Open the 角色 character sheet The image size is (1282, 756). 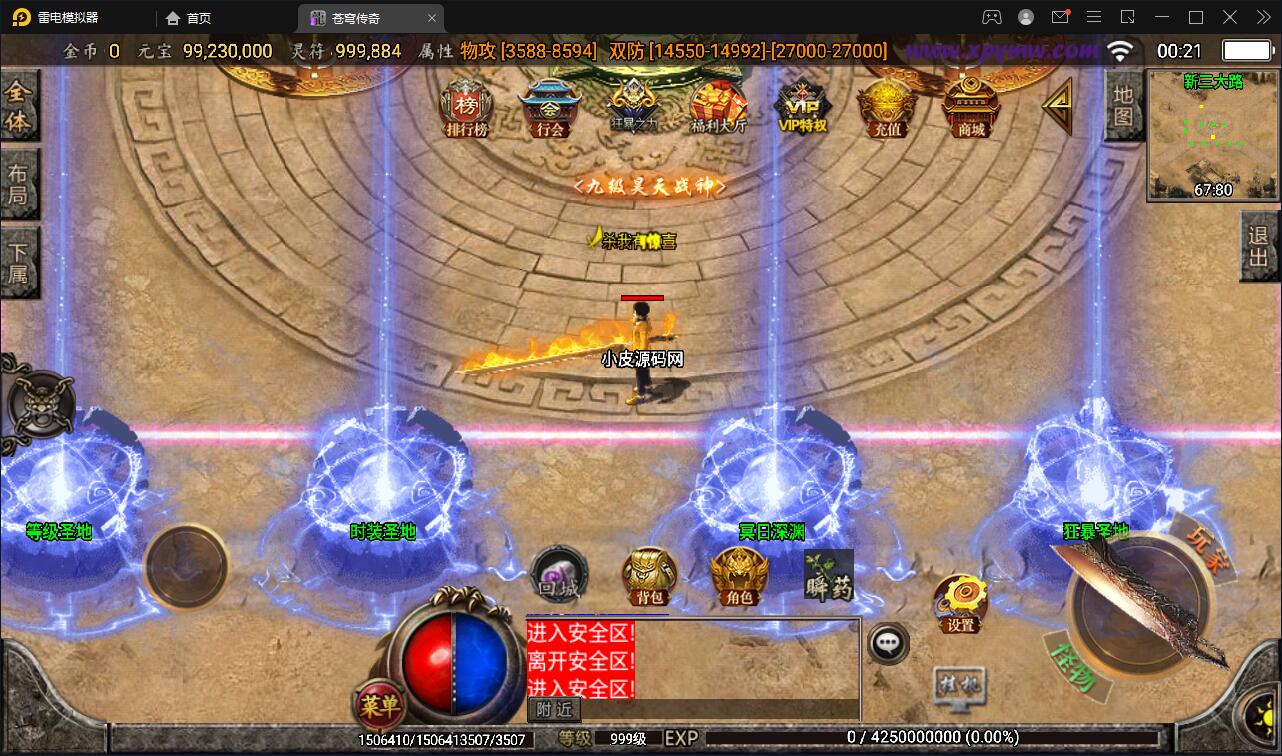pyautogui.click(x=739, y=577)
